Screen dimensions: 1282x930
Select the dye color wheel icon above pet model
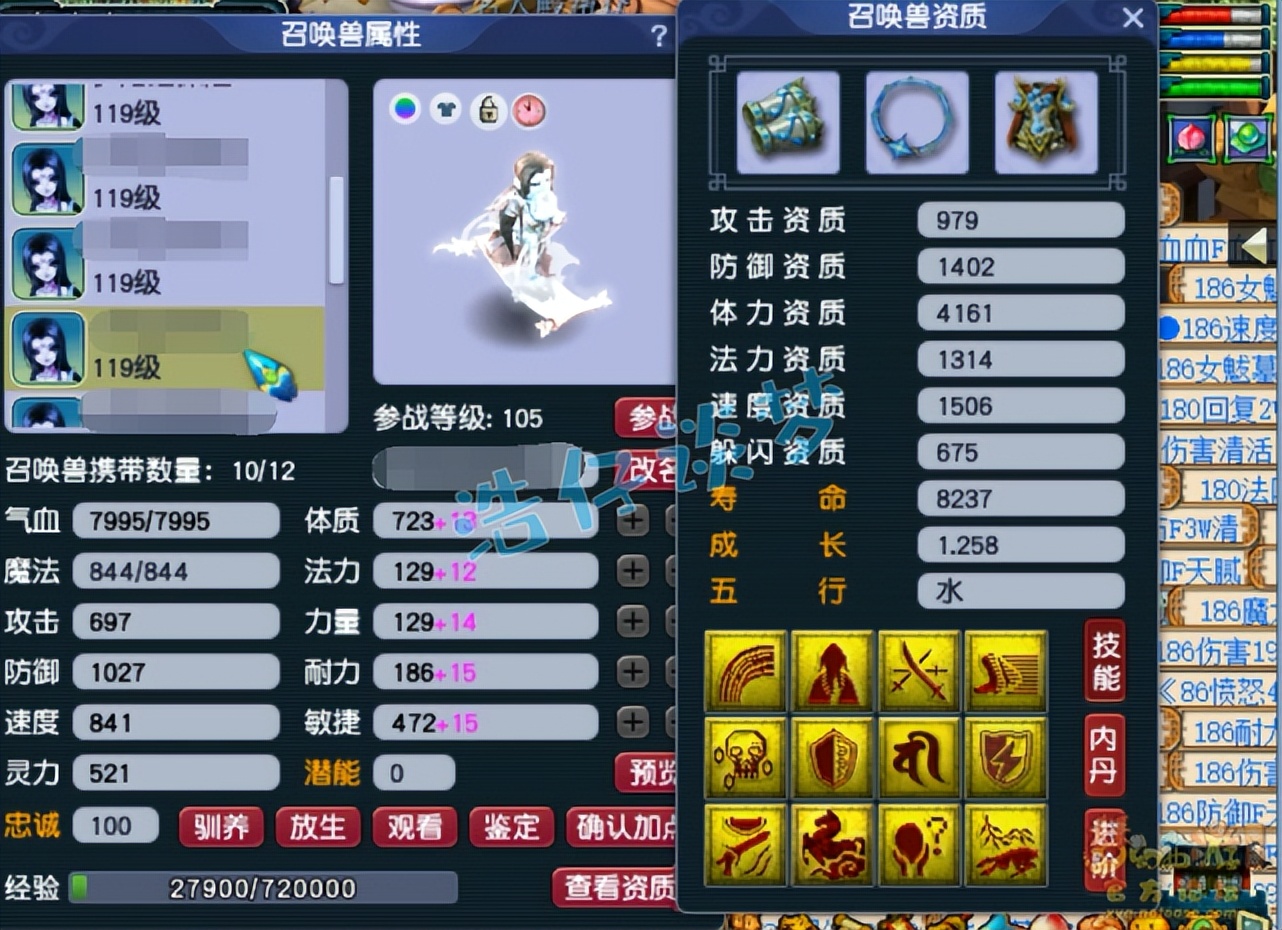click(x=404, y=110)
